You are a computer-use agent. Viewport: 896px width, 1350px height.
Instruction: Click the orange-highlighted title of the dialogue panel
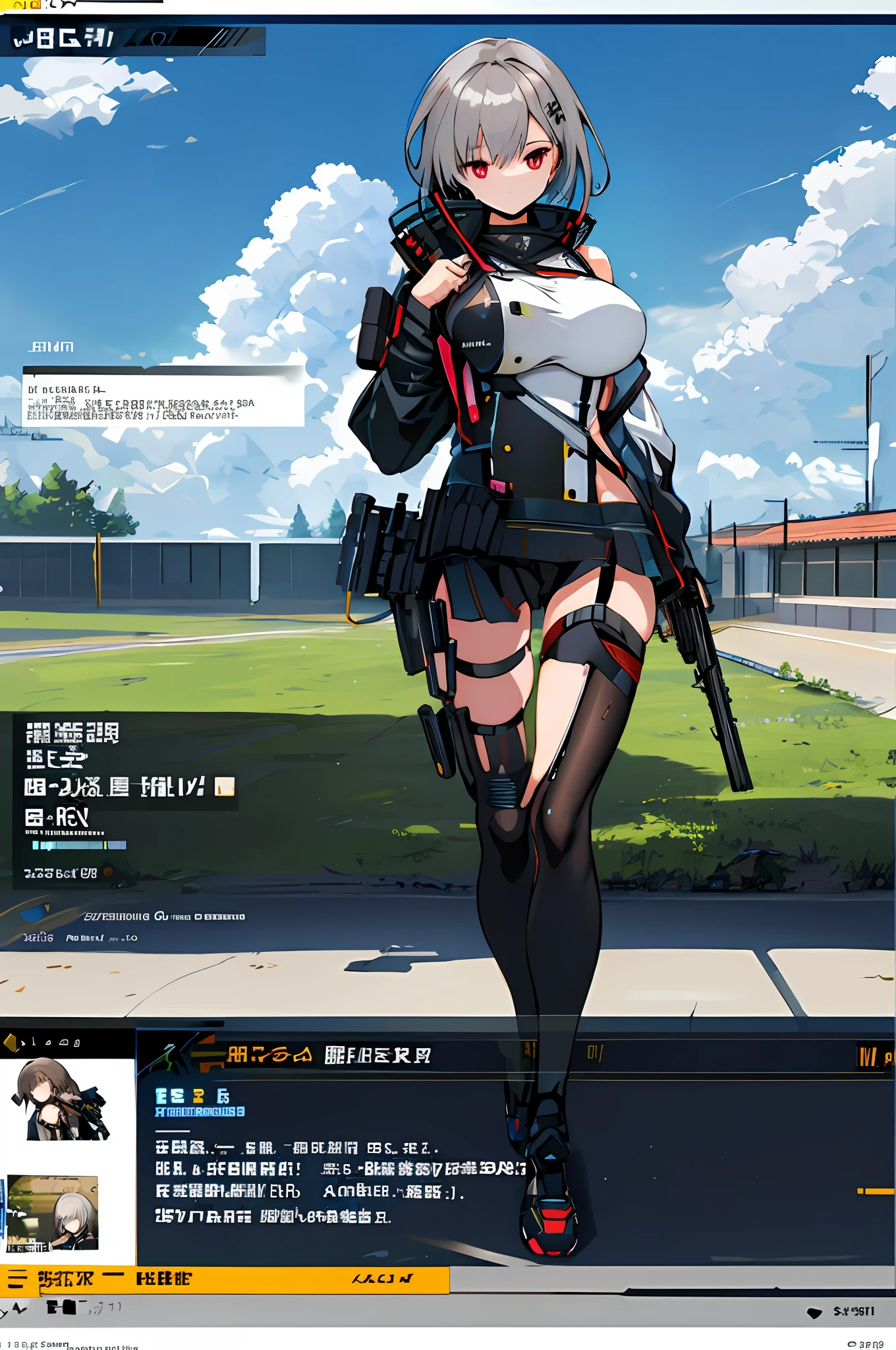pos(269,1055)
